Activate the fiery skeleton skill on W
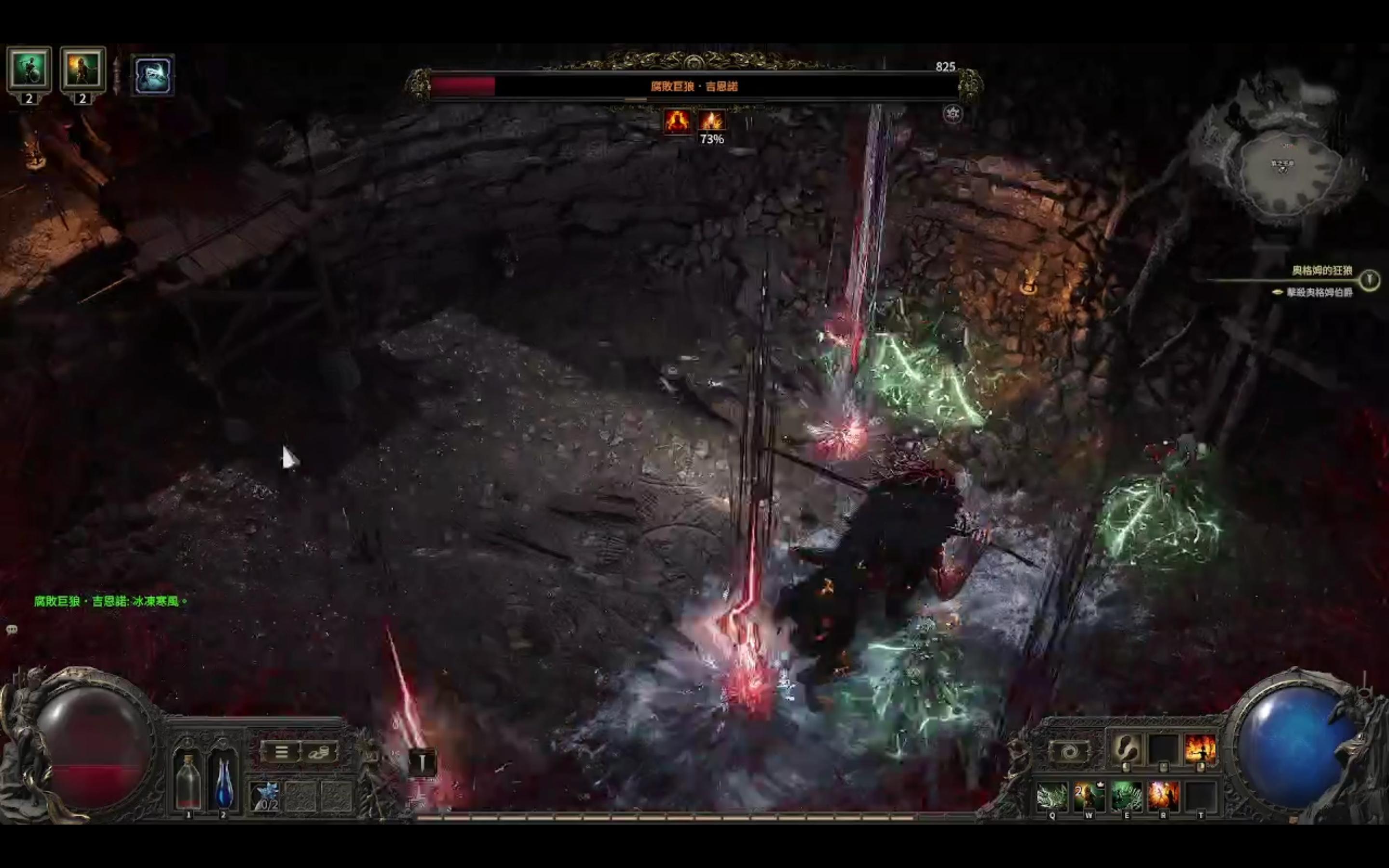This screenshot has width=1389, height=868. click(1089, 797)
